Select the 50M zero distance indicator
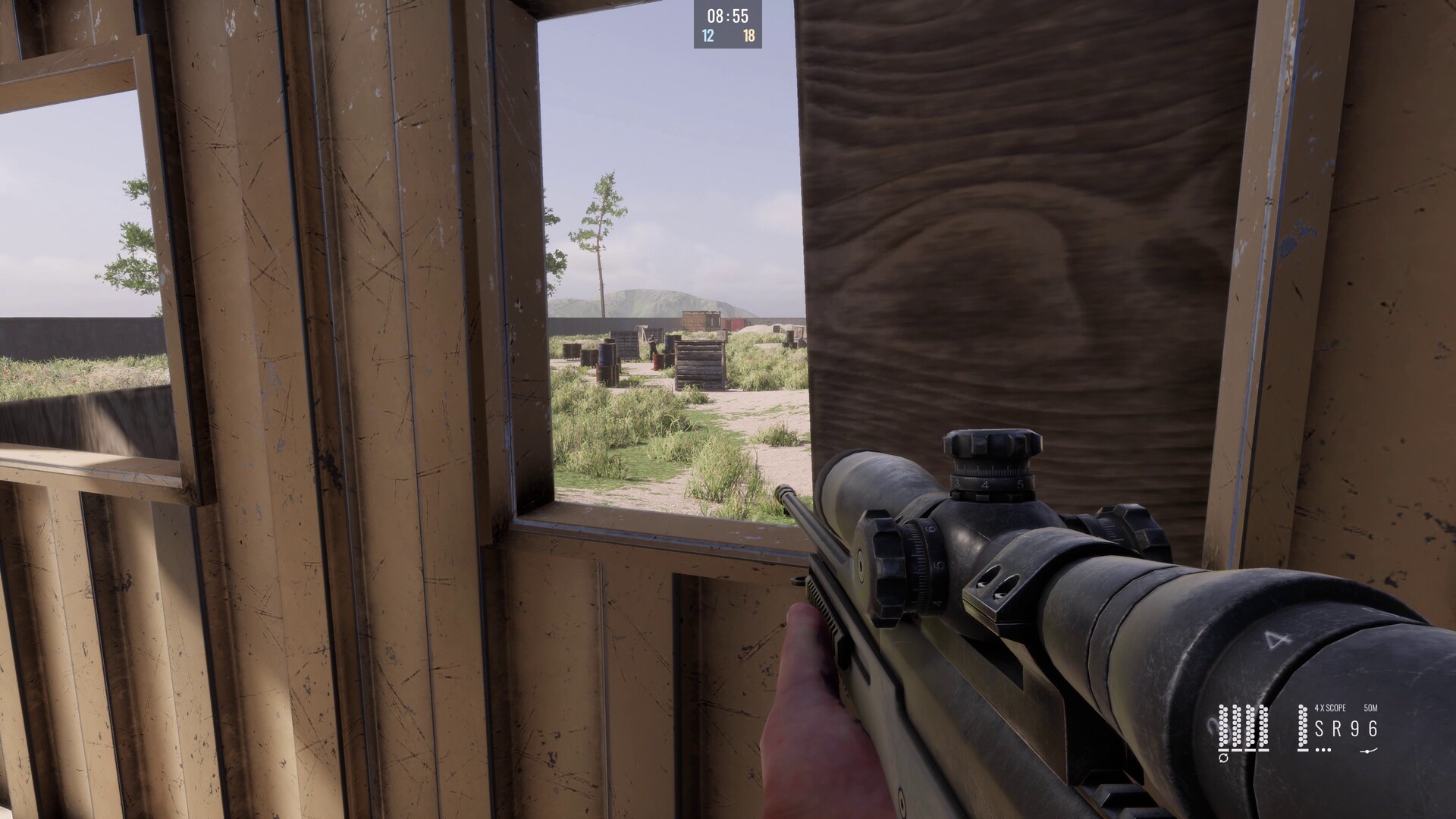1456x819 pixels. pyautogui.click(x=1370, y=708)
